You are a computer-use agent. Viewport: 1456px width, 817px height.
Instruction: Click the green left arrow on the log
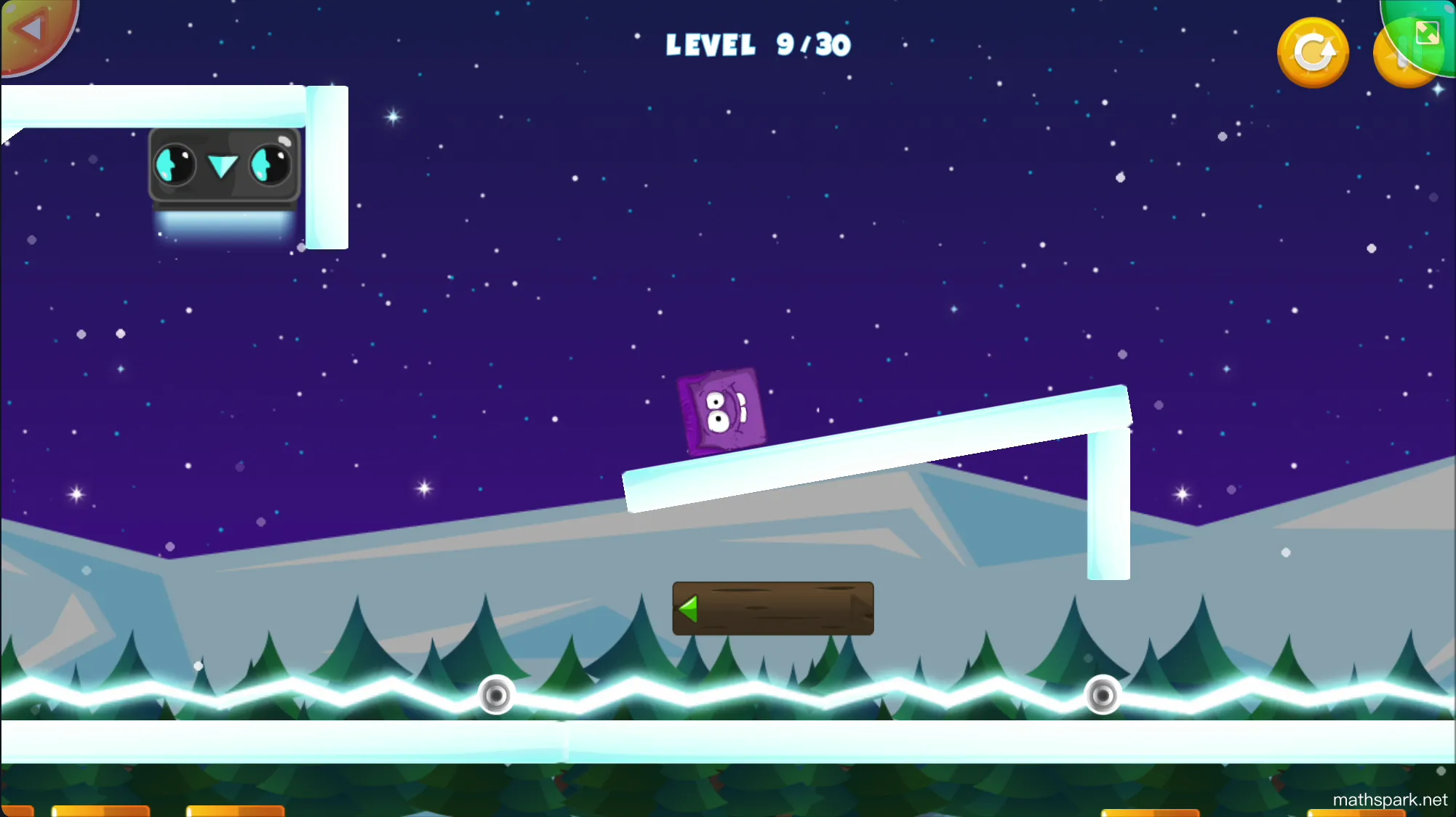[688, 608]
